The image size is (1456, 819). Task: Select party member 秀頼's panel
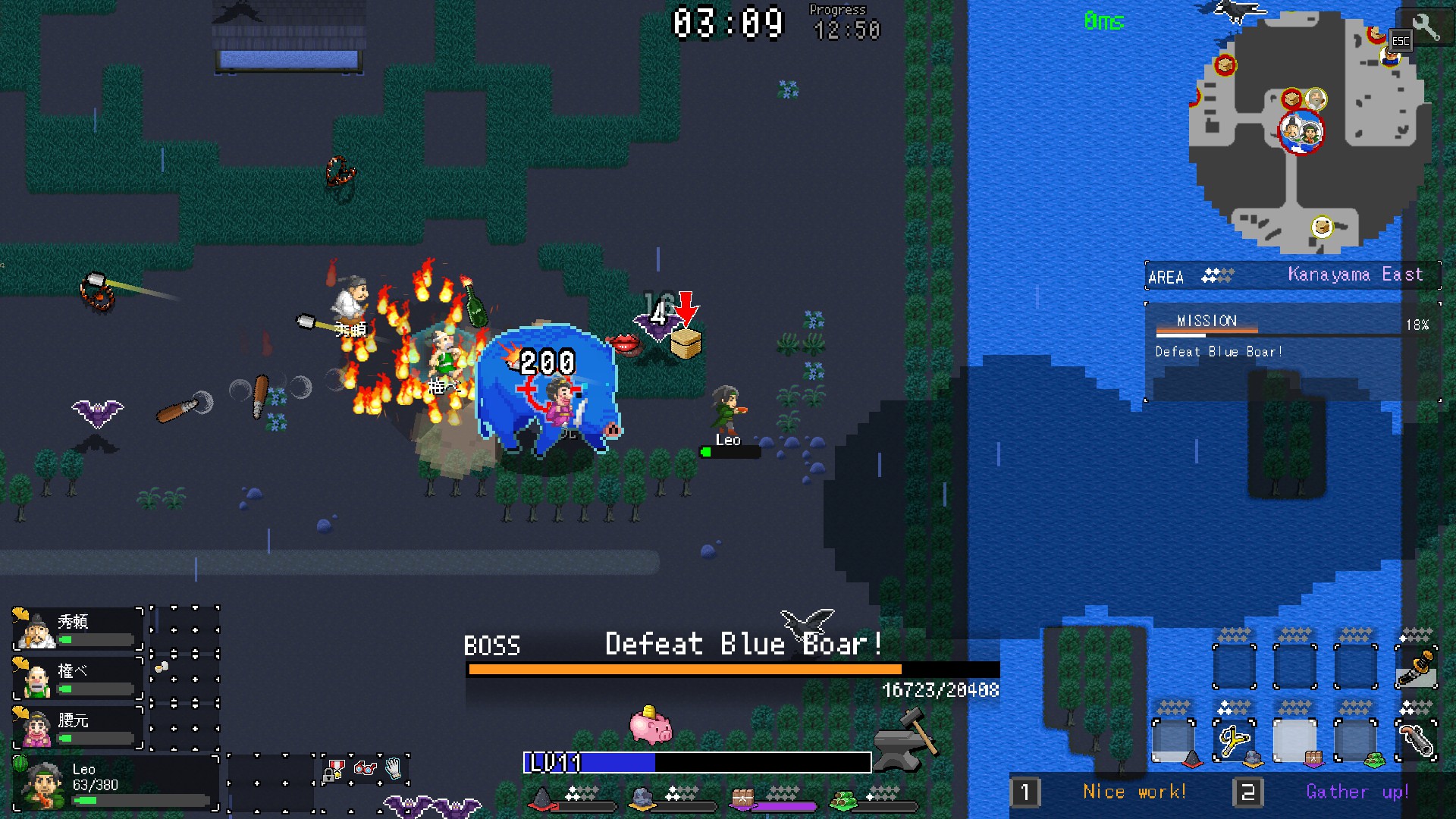77,629
